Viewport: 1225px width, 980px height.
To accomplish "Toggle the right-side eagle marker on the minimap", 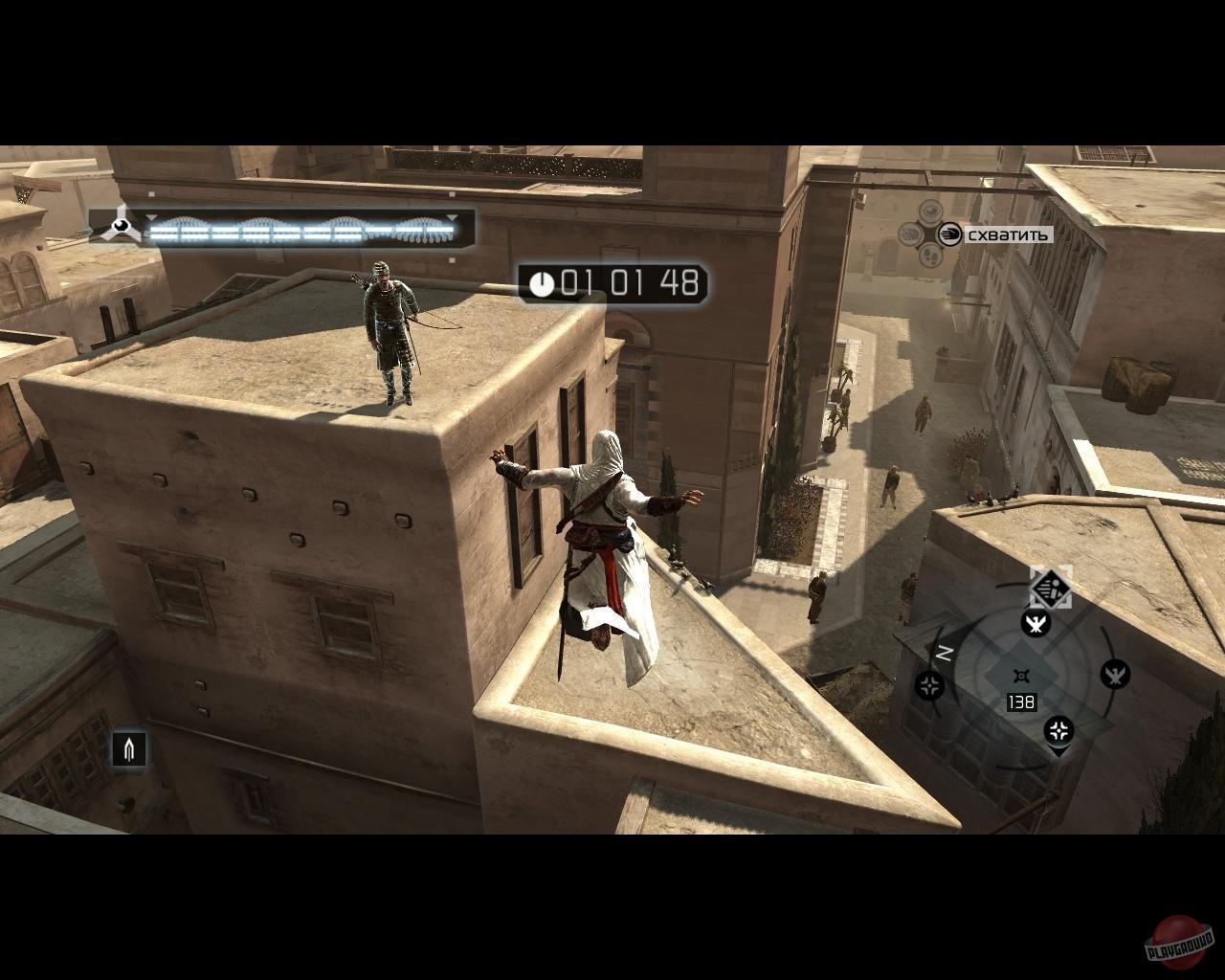I will click(x=1114, y=673).
